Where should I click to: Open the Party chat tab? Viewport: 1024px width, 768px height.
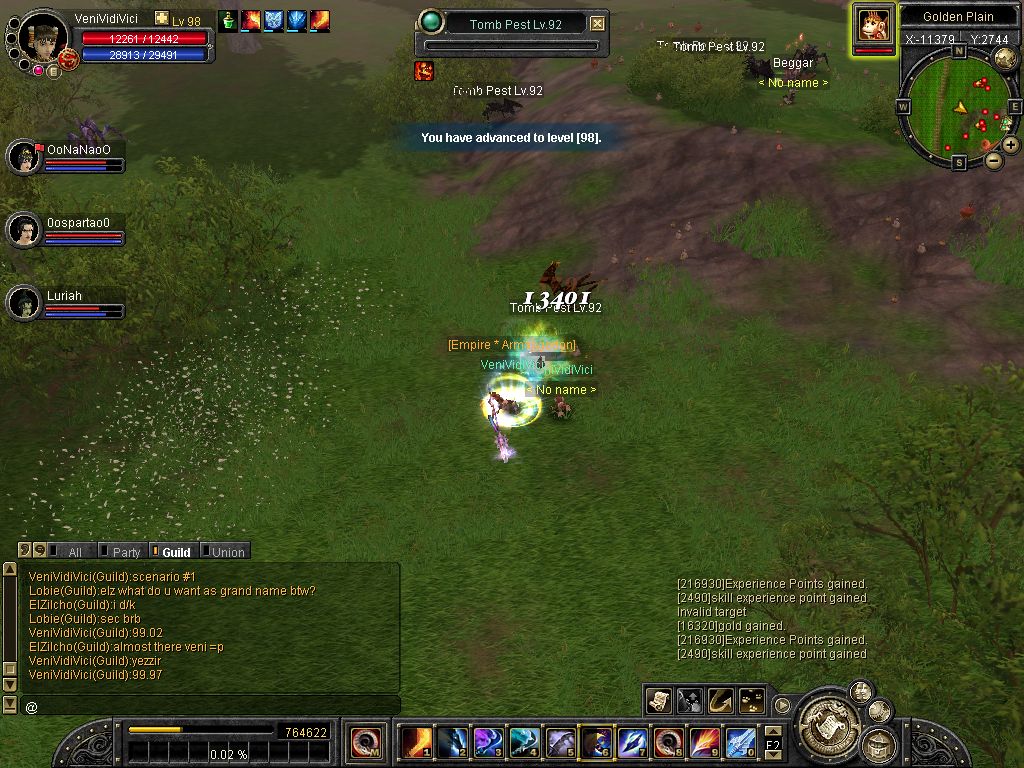pos(124,552)
